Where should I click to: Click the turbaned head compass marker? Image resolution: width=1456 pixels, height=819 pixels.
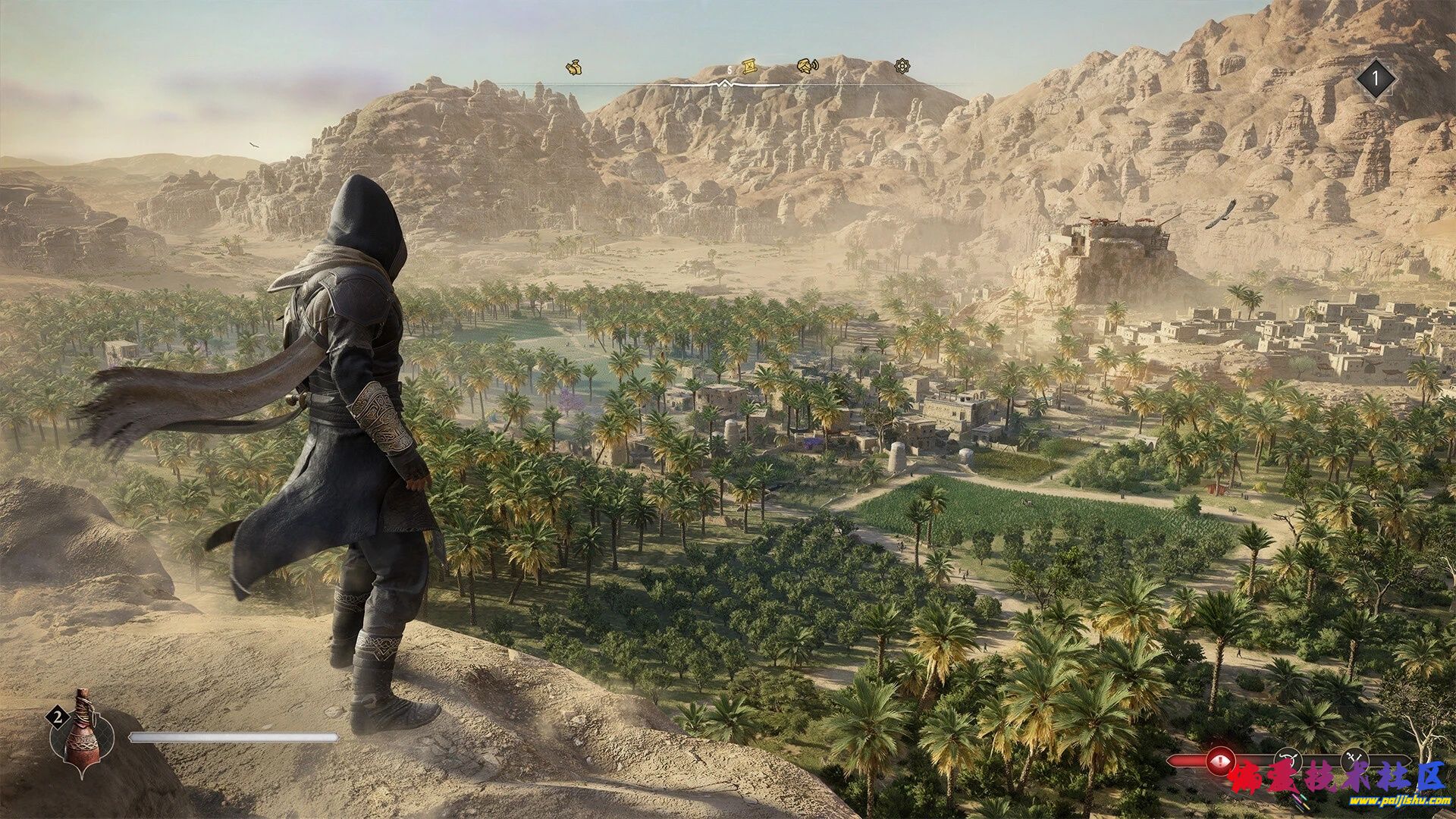pos(808,67)
